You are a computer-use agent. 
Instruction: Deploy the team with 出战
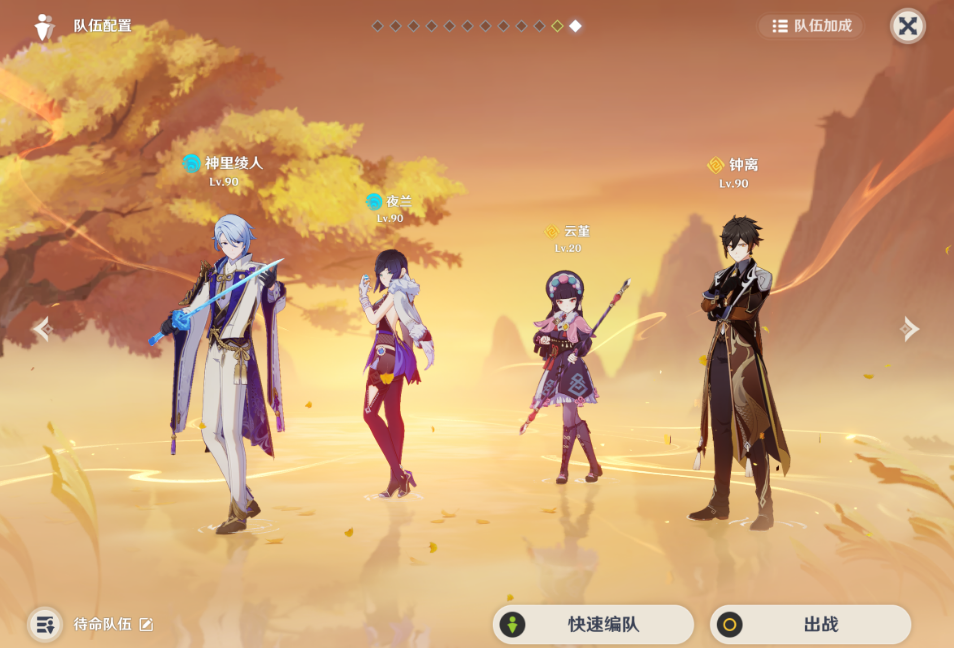click(810, 625)
